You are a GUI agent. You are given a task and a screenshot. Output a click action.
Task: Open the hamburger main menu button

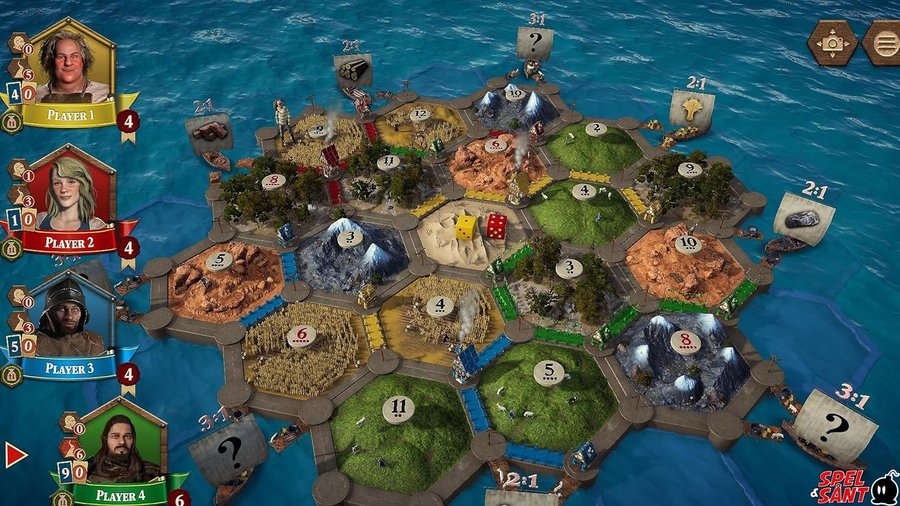pyautogui.click(x=884, y=43)
